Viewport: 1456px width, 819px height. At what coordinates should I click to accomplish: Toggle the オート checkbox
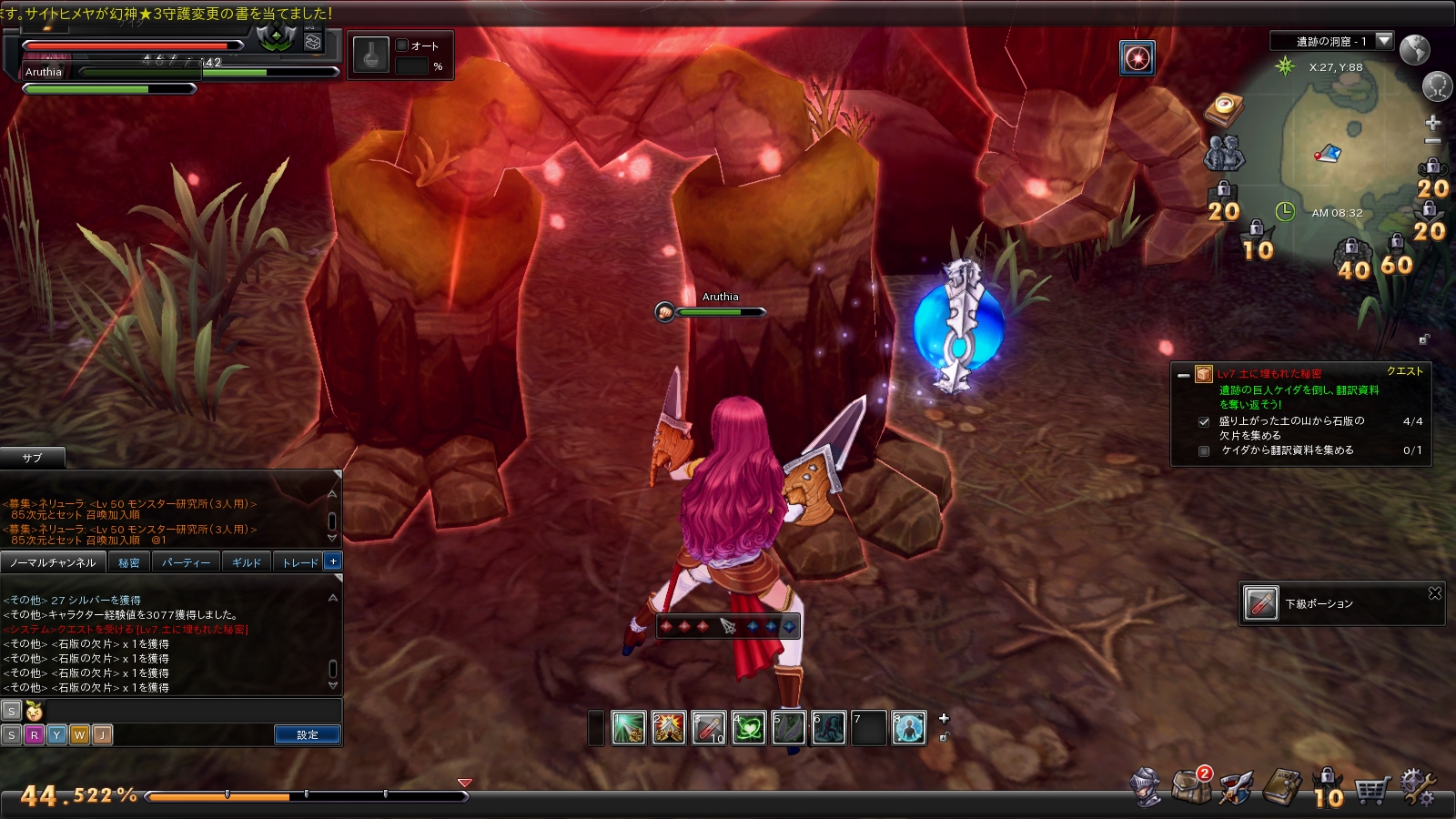coord(402,45)
